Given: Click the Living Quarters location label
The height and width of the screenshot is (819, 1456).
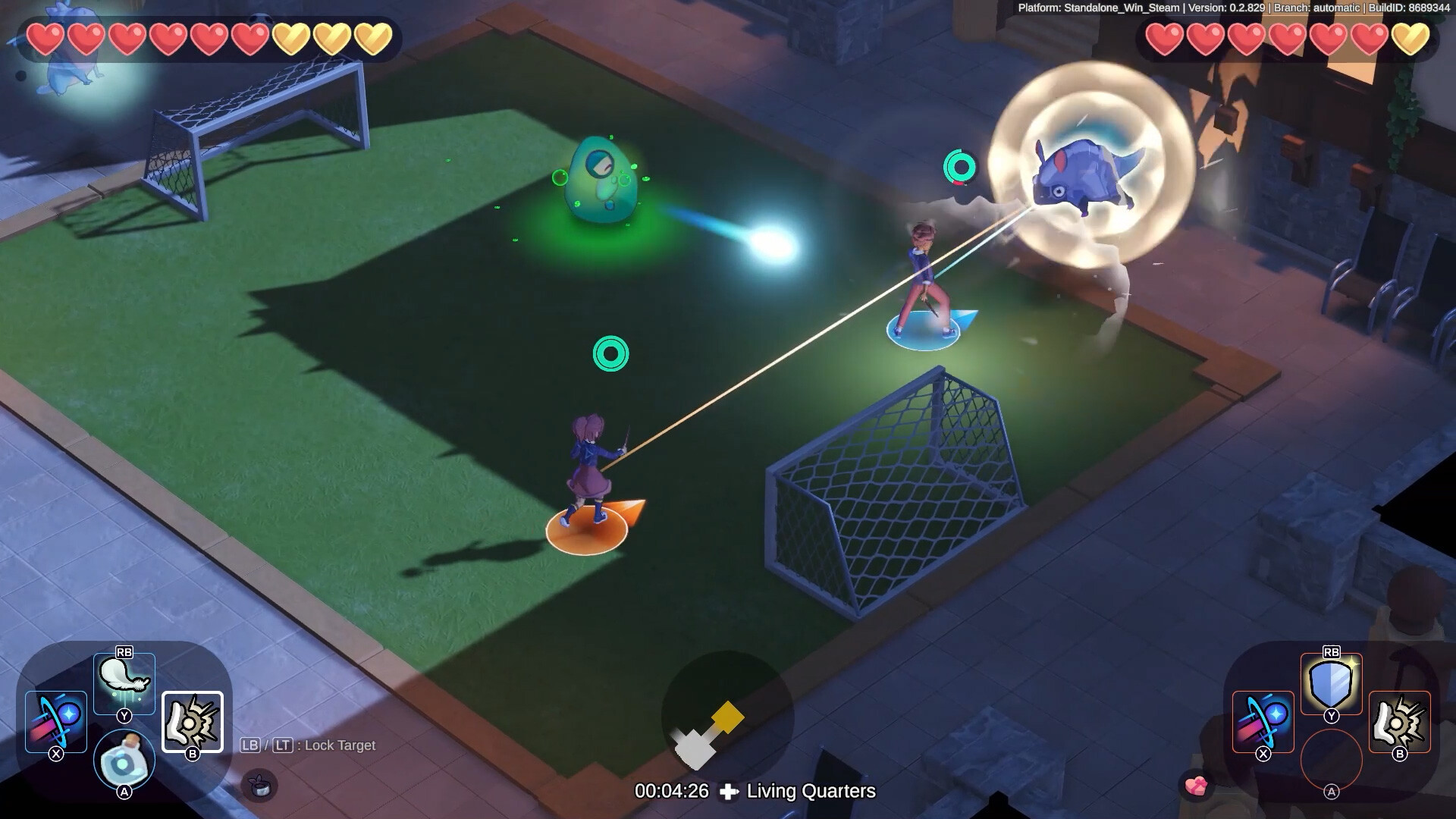Looking at the screenshot, I should (x=810, y=792).
